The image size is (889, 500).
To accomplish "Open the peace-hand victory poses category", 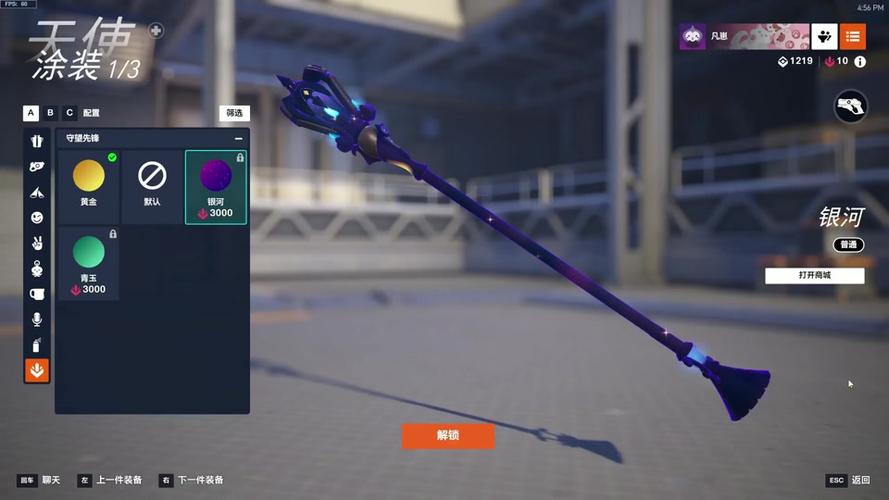I will coord(37,243).
